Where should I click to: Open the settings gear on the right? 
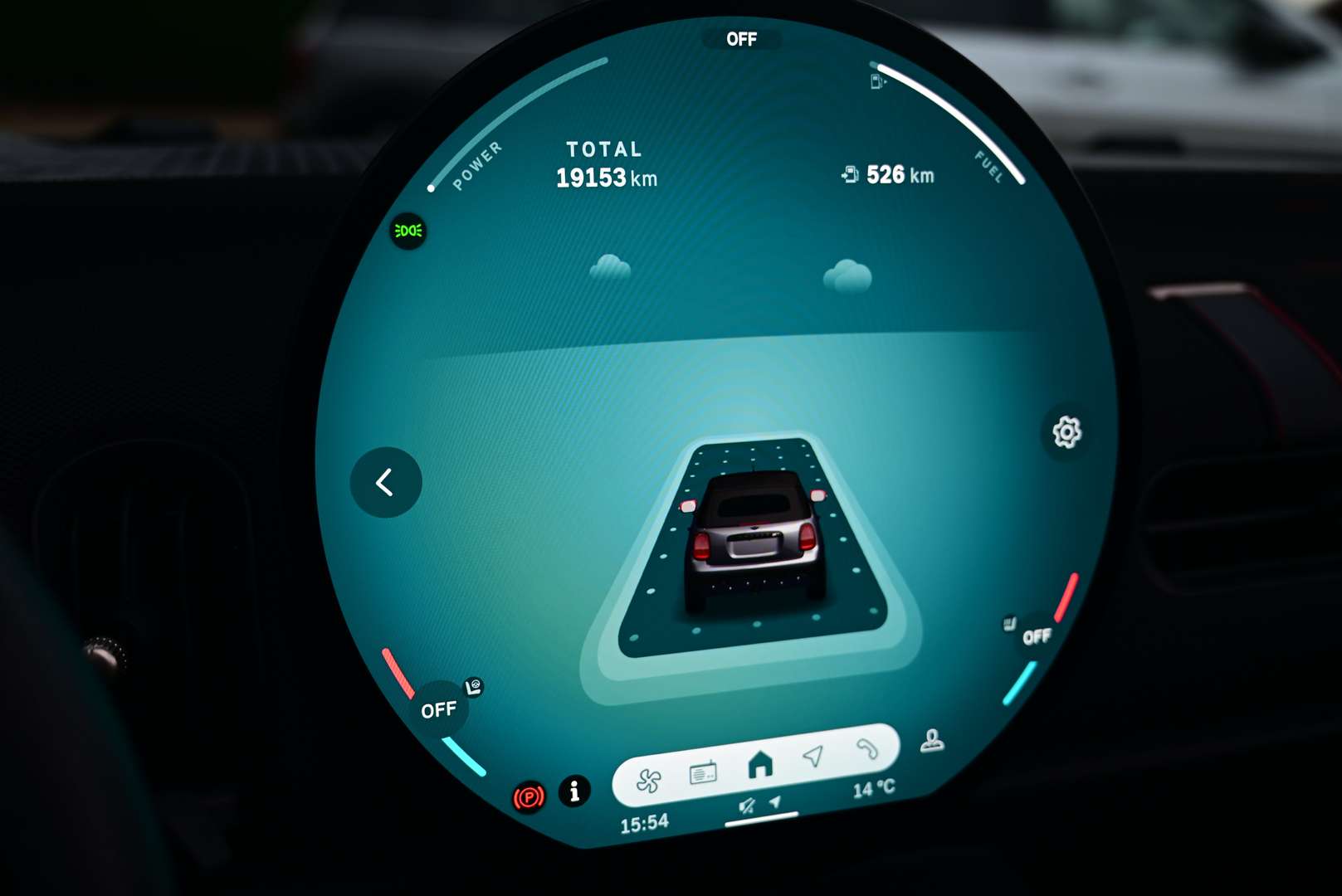click(x=1066, y=430)
